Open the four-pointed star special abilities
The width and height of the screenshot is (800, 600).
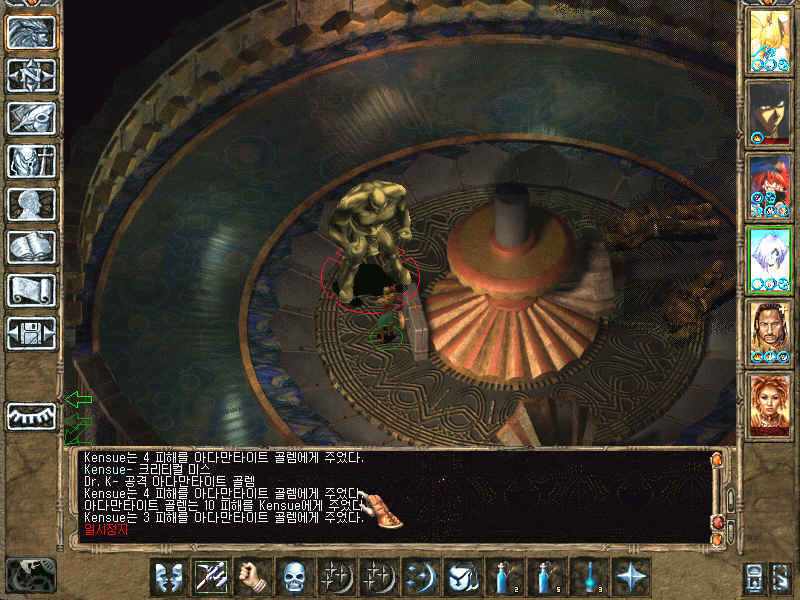(x=632, y=577)
